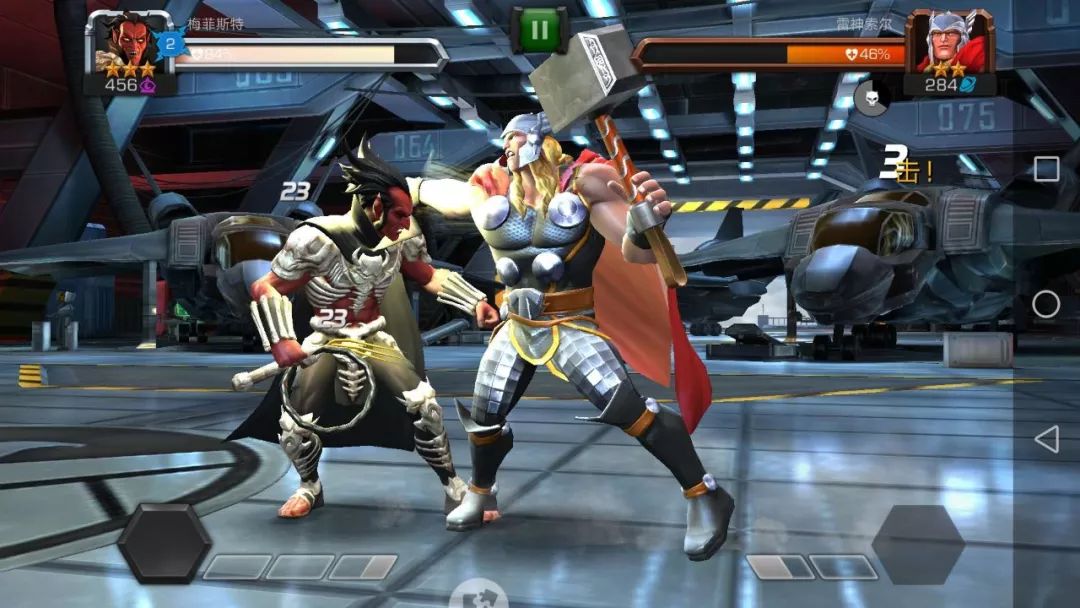
Task: Tap the Android back triangle
Action: 1046,439
